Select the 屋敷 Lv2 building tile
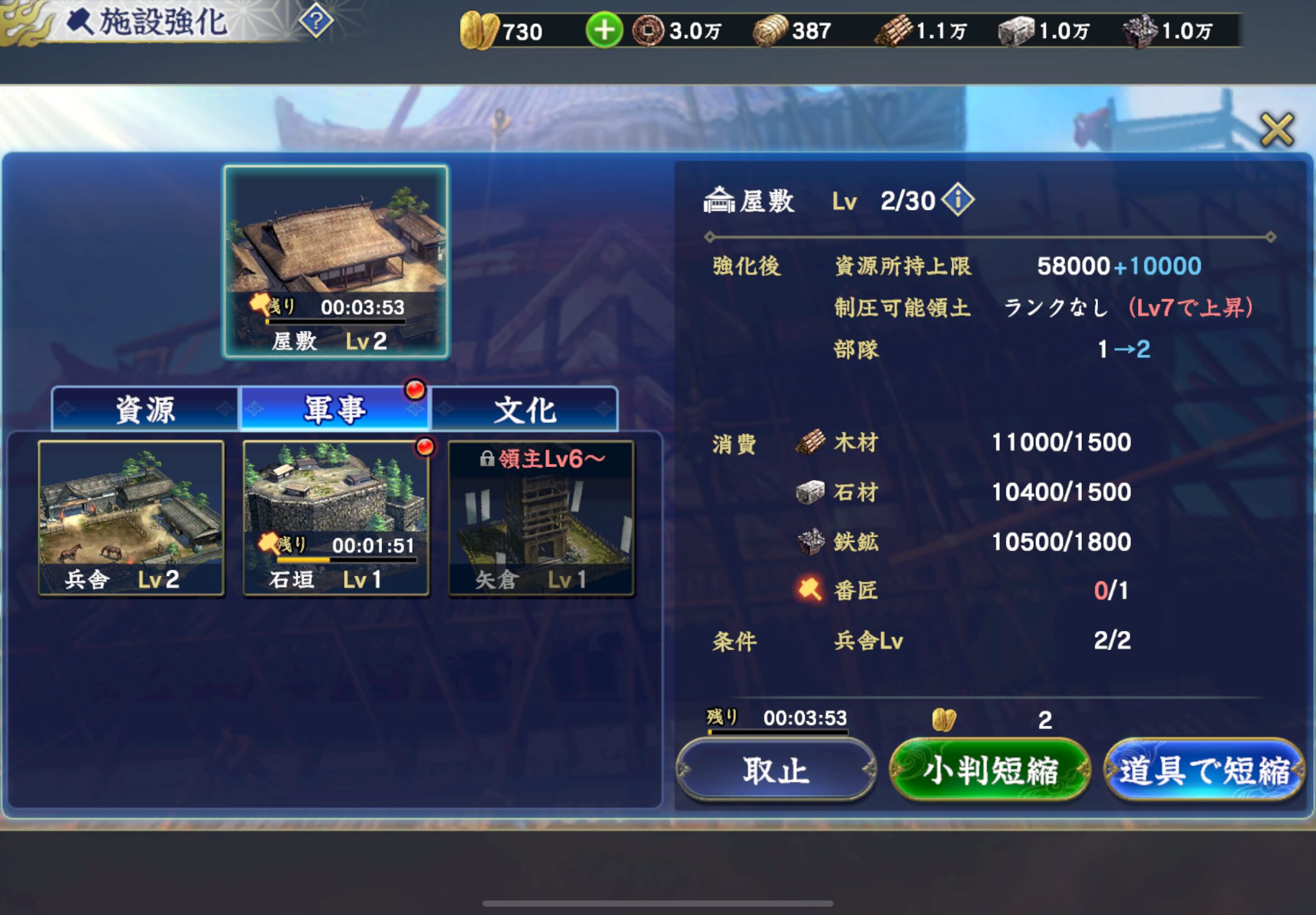The height and width of the screenshot is (915, 1316). pos(336,262)
